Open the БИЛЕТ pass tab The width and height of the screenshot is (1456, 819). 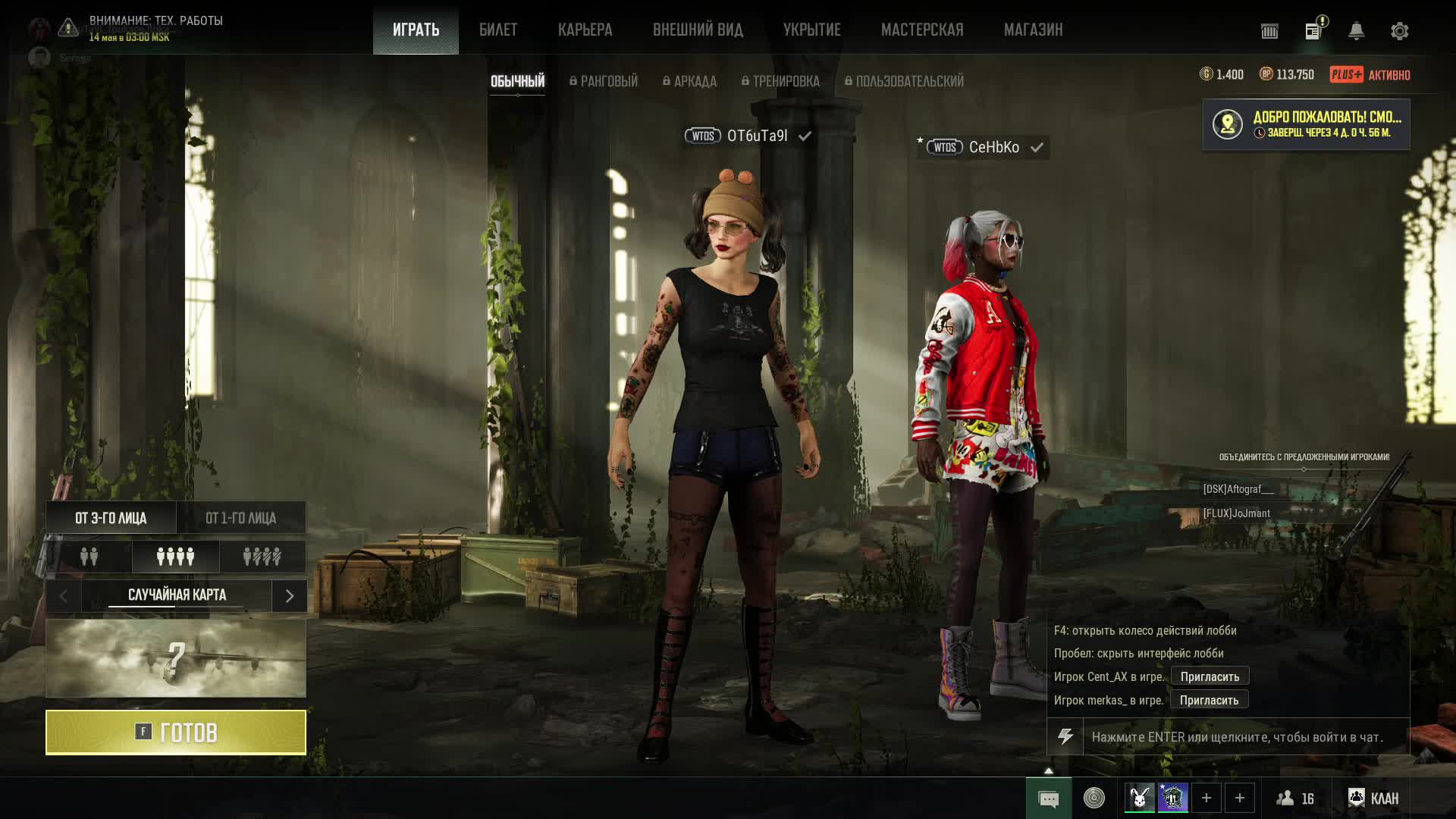pos(498,30)
